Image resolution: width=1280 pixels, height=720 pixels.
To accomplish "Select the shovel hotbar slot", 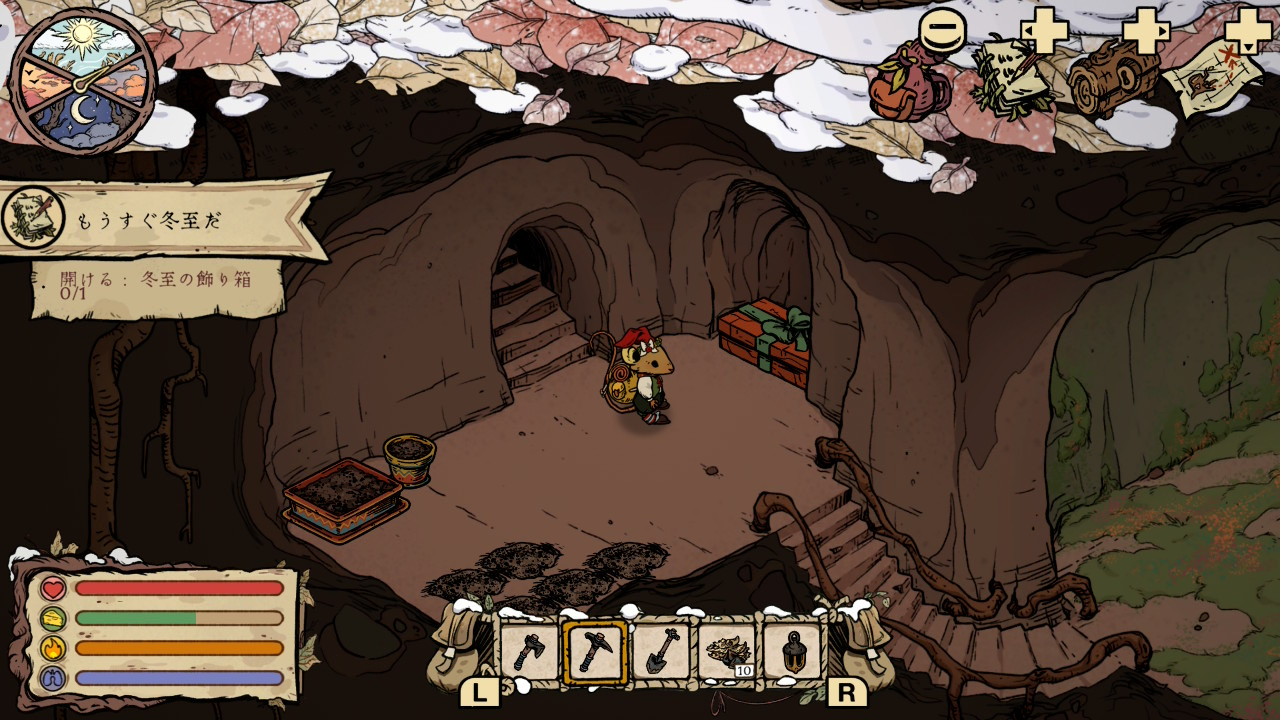I will click(661, 652).
